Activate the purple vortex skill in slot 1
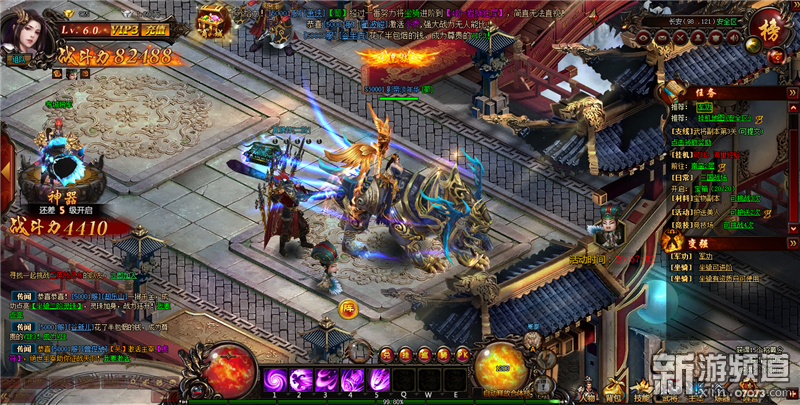Viewport: 800px width, 405px height. click(274, 380)
